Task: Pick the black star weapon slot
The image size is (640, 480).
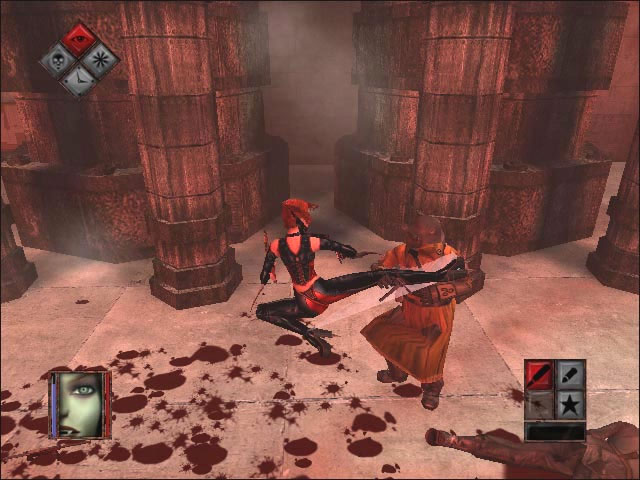Action: coord(570,404)
